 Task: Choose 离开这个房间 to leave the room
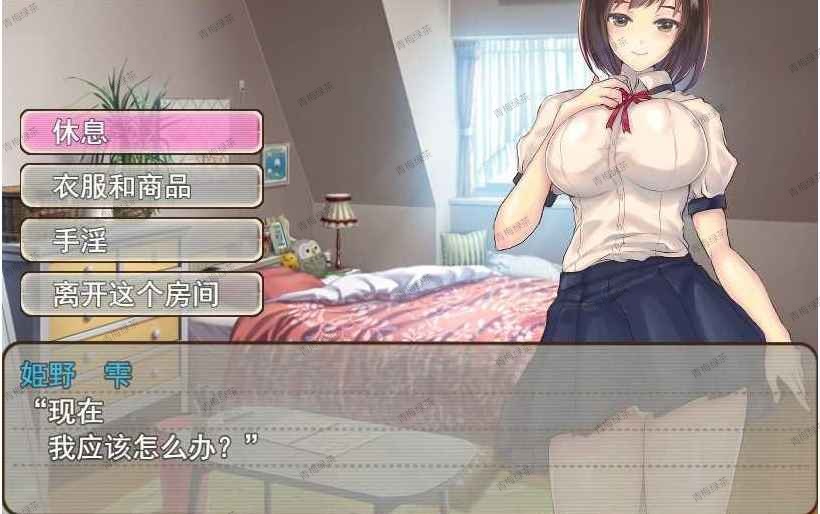[x=141, y=294]
